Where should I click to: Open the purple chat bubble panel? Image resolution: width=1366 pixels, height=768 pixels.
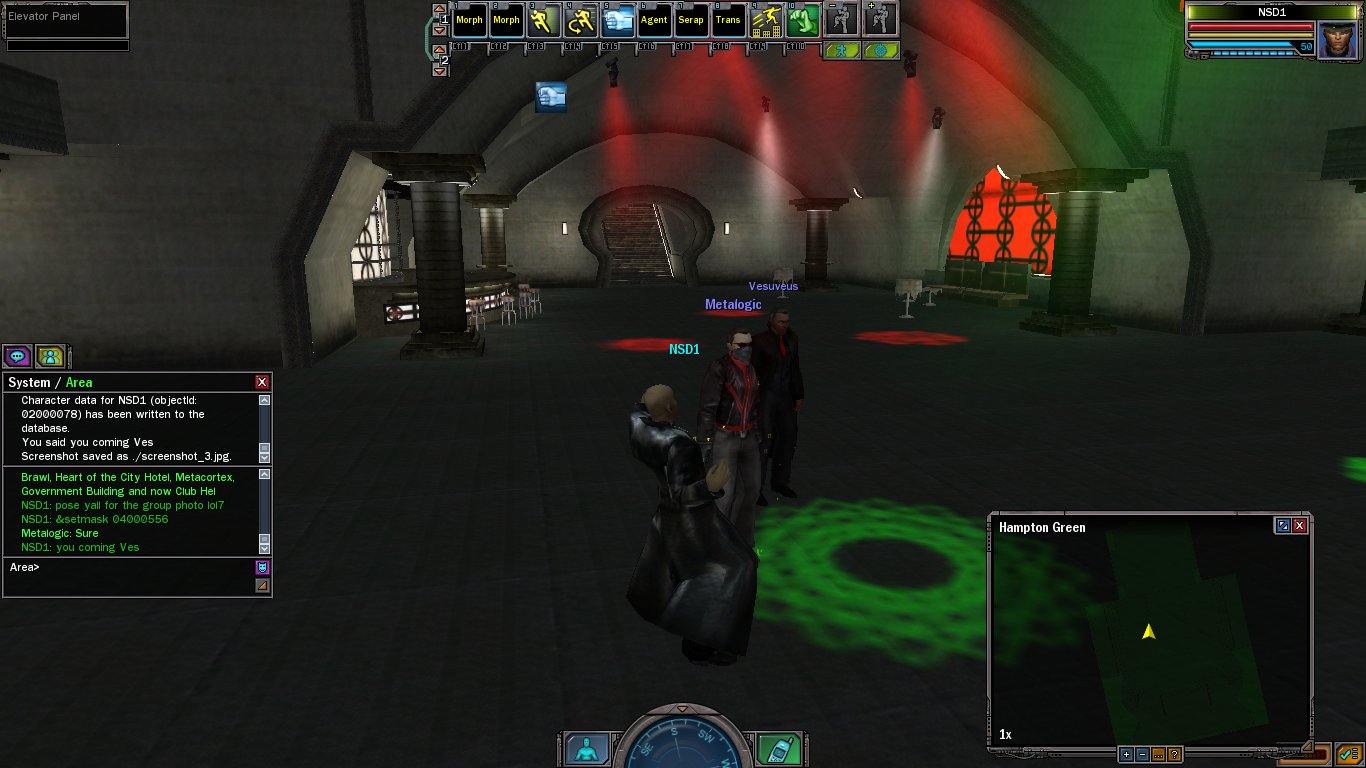click(x=17, y=356)
